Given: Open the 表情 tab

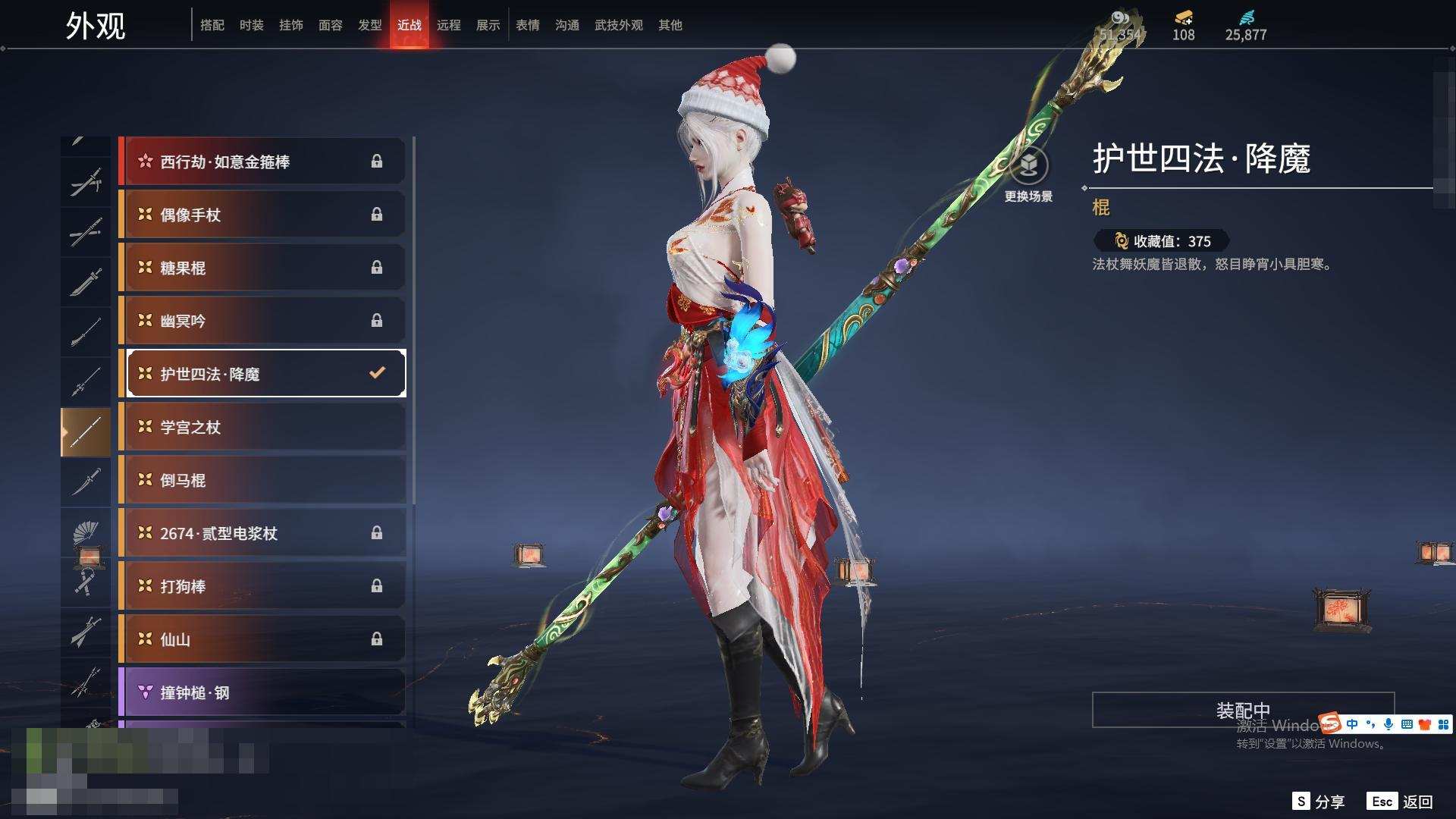Looking at the screenshot, I should click(527, 25).
